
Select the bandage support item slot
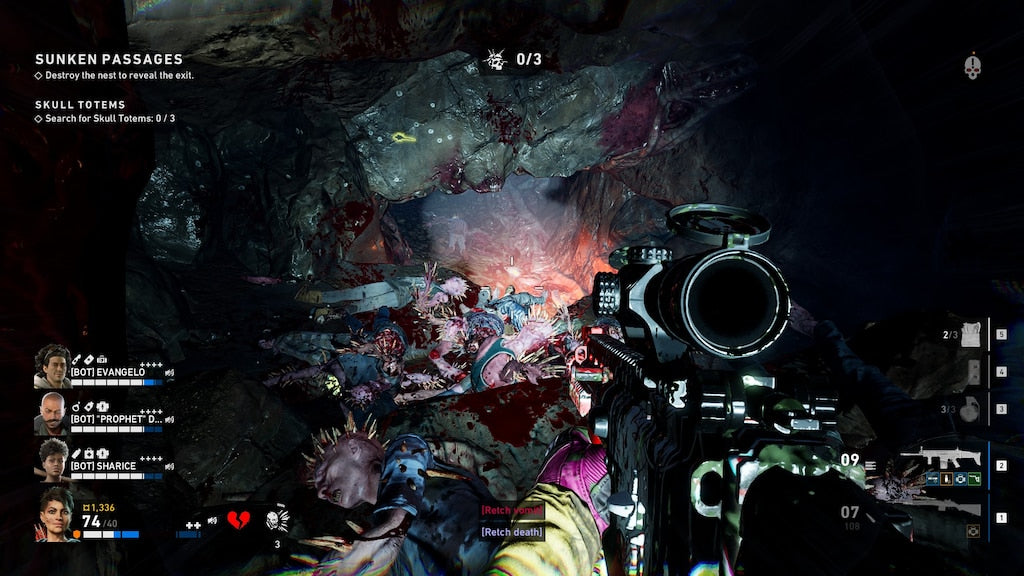pos(968,337)
